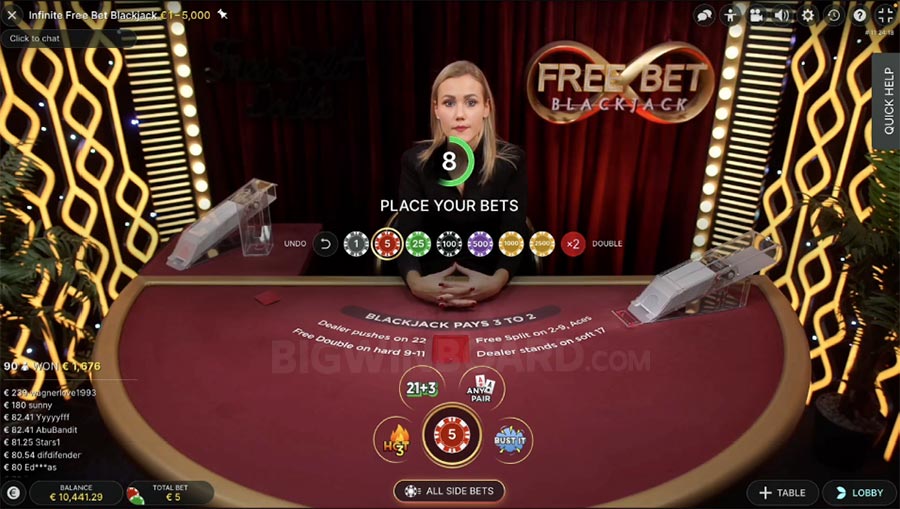The width and height of the screenshot is (900, 509).
Task: Add another table with the Table button
Action: (782, 493)
